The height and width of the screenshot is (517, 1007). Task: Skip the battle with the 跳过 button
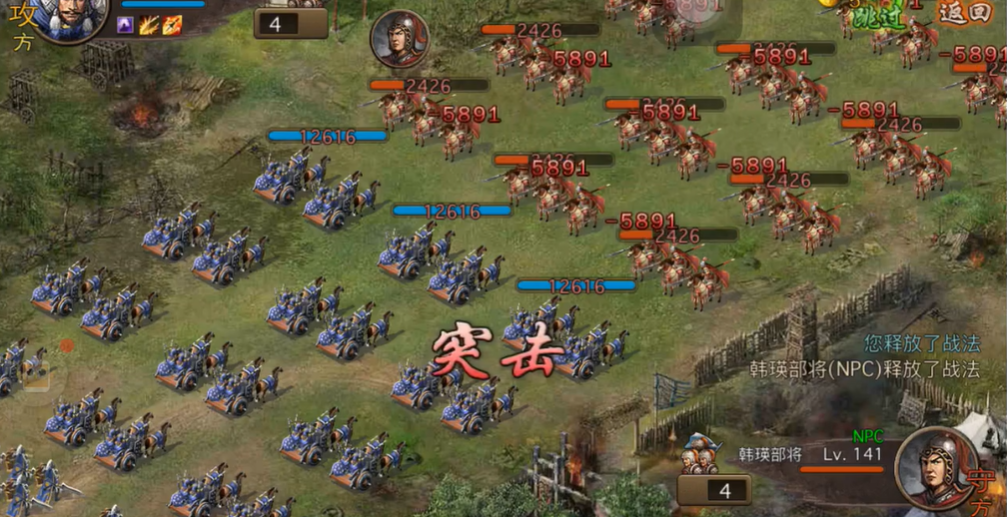tap(874, 15)
